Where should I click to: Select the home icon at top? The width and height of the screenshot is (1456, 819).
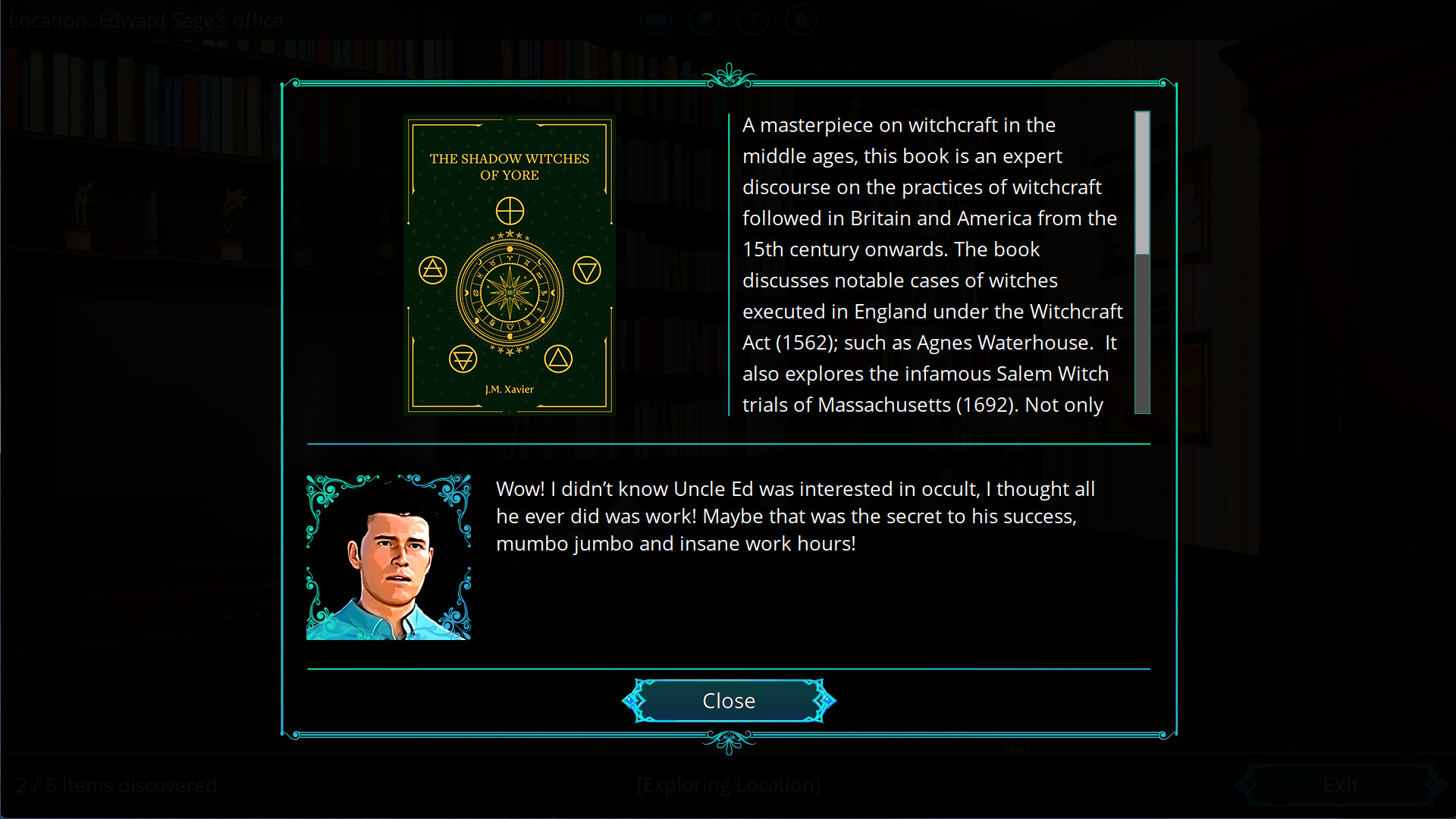[x=802, y=20]
